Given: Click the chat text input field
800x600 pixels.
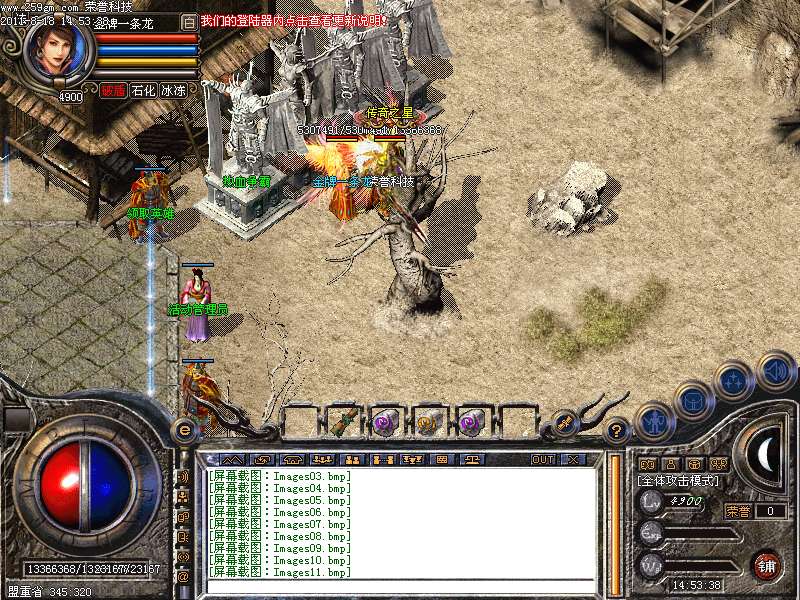Looking at the screenshot, I should coord(400,588).
